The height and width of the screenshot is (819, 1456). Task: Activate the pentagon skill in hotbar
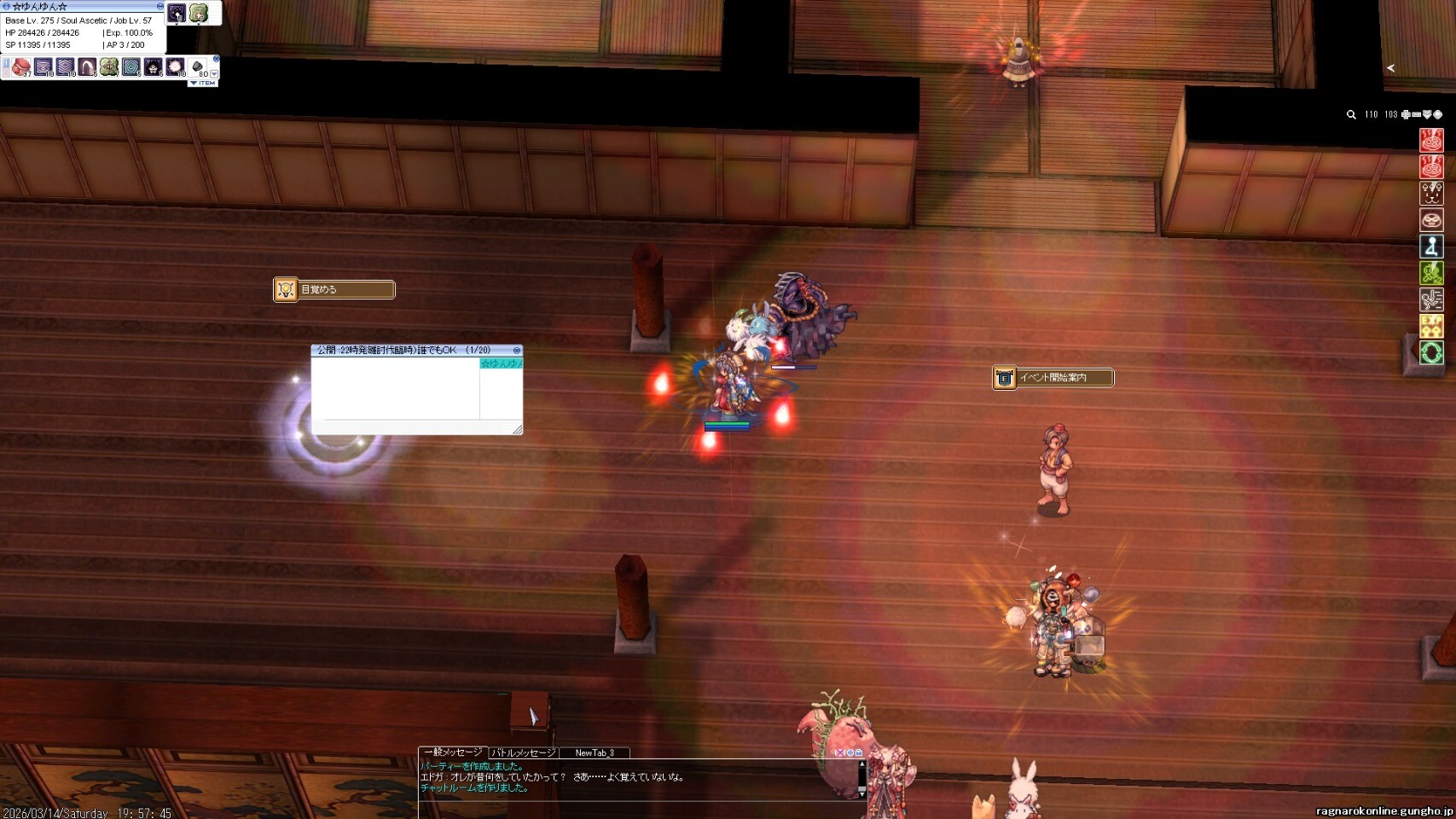point(131,67)
